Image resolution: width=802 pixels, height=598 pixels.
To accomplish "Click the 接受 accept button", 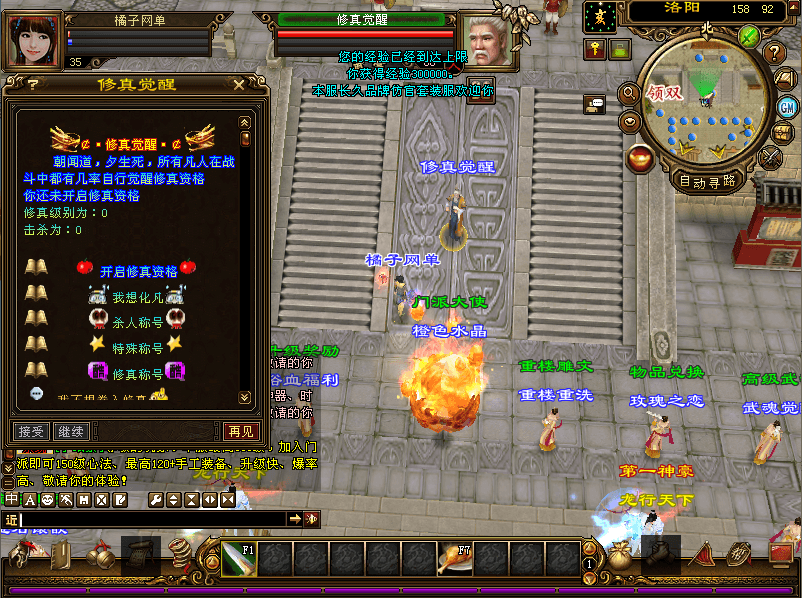I will click(31, 431).
